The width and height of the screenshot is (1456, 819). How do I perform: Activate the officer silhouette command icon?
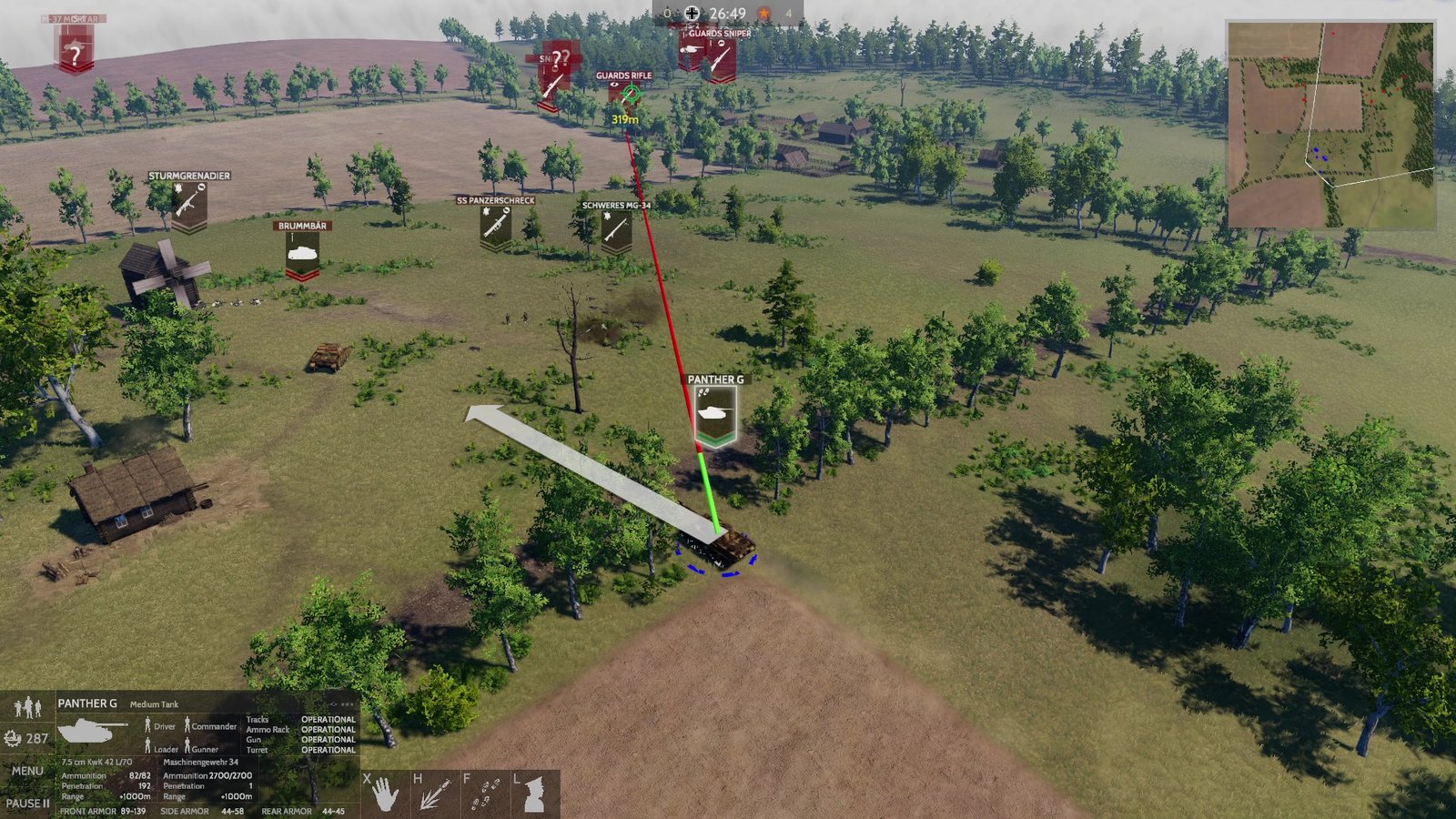tap(534, 794)
